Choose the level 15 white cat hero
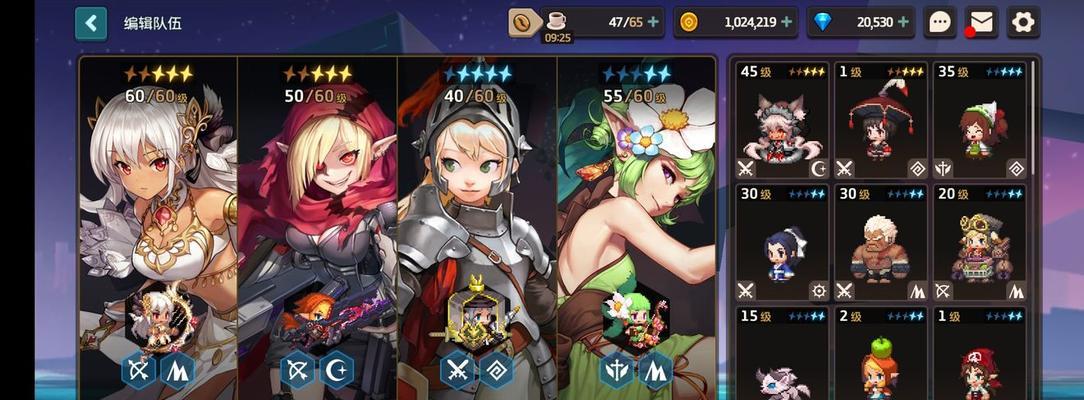Image resolution: width=1084 pixels, height=400 pixels. [783, 355]
